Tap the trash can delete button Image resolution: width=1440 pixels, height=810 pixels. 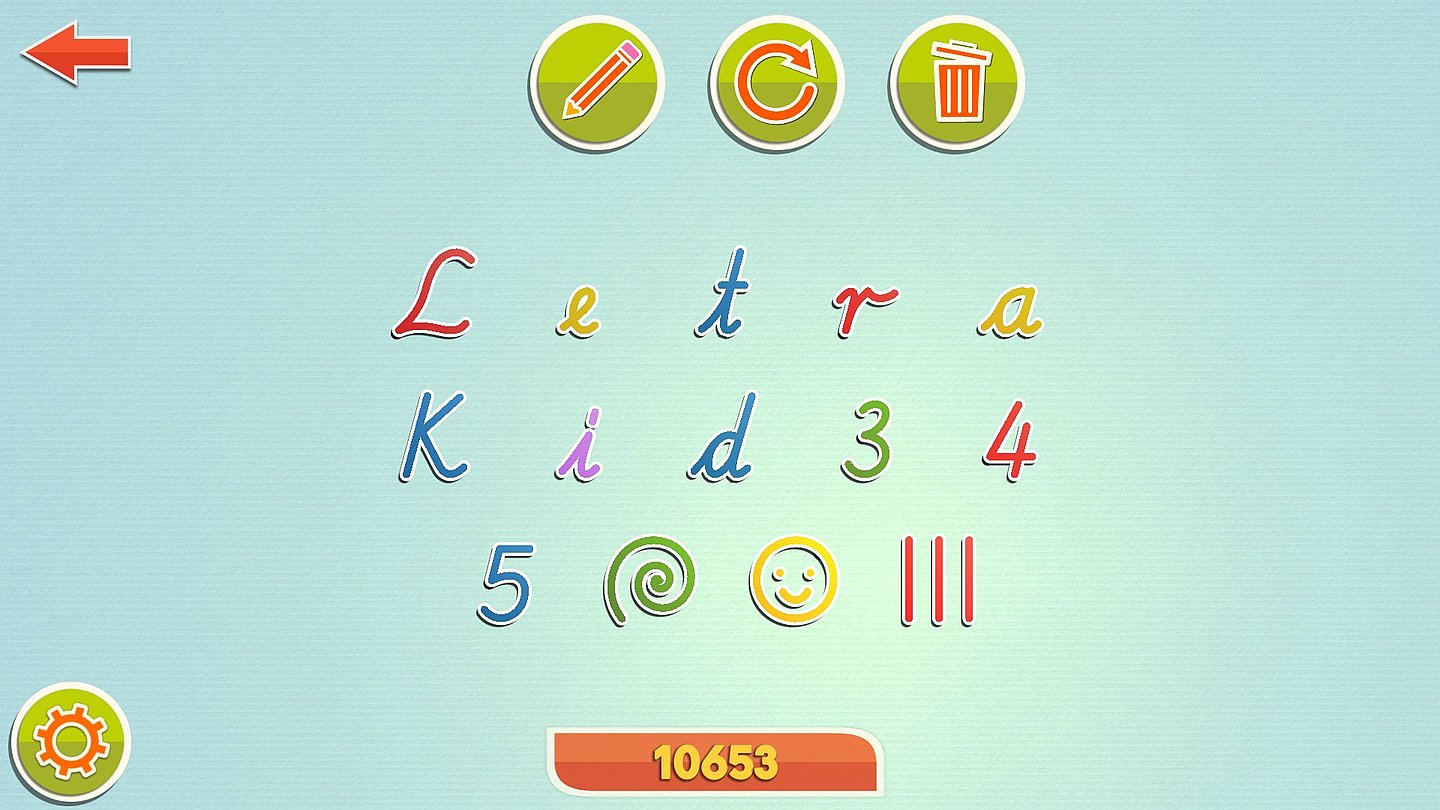(957, 81)
